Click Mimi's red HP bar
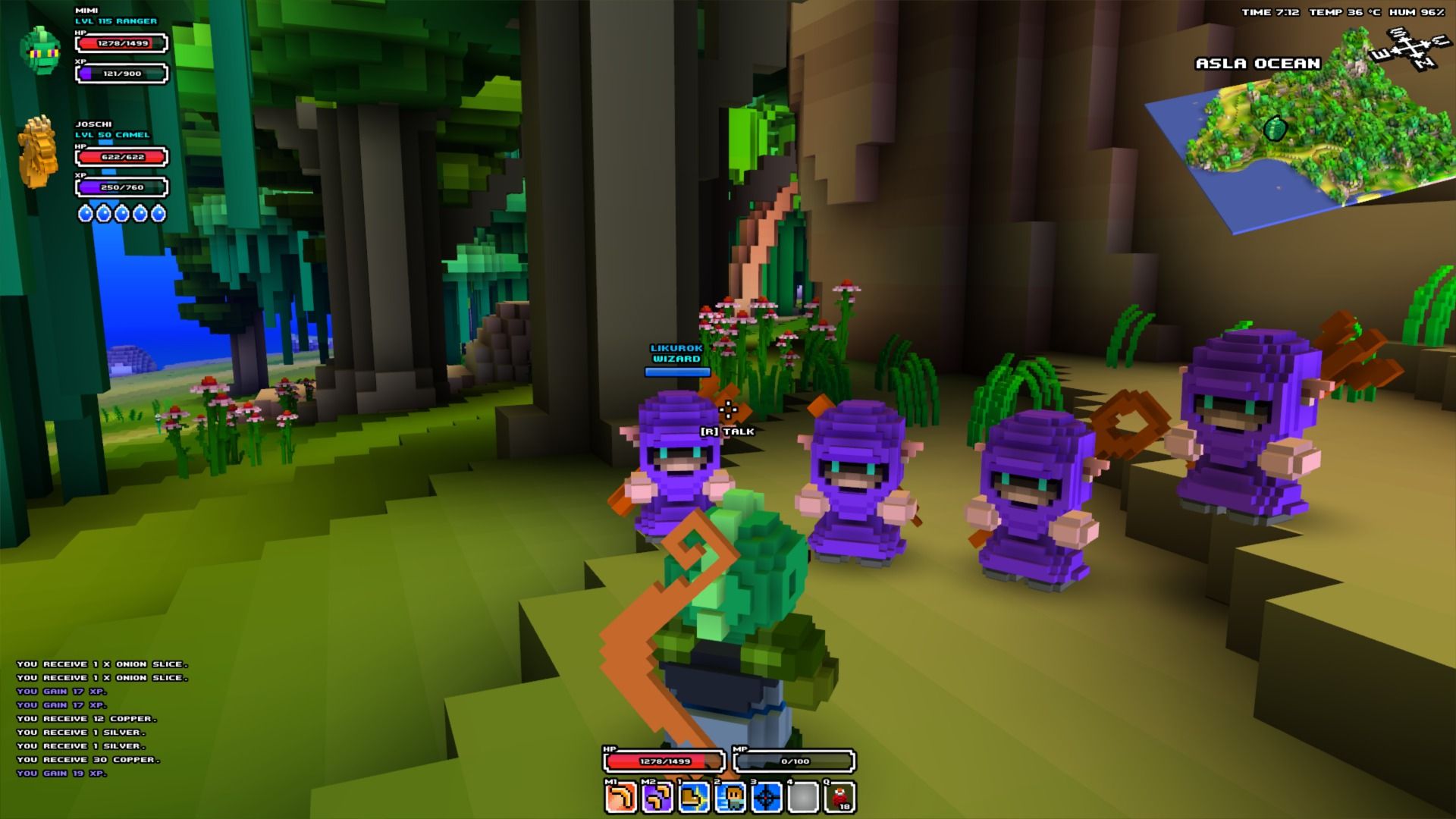The image size is (1456, 819). coord(121,45)
